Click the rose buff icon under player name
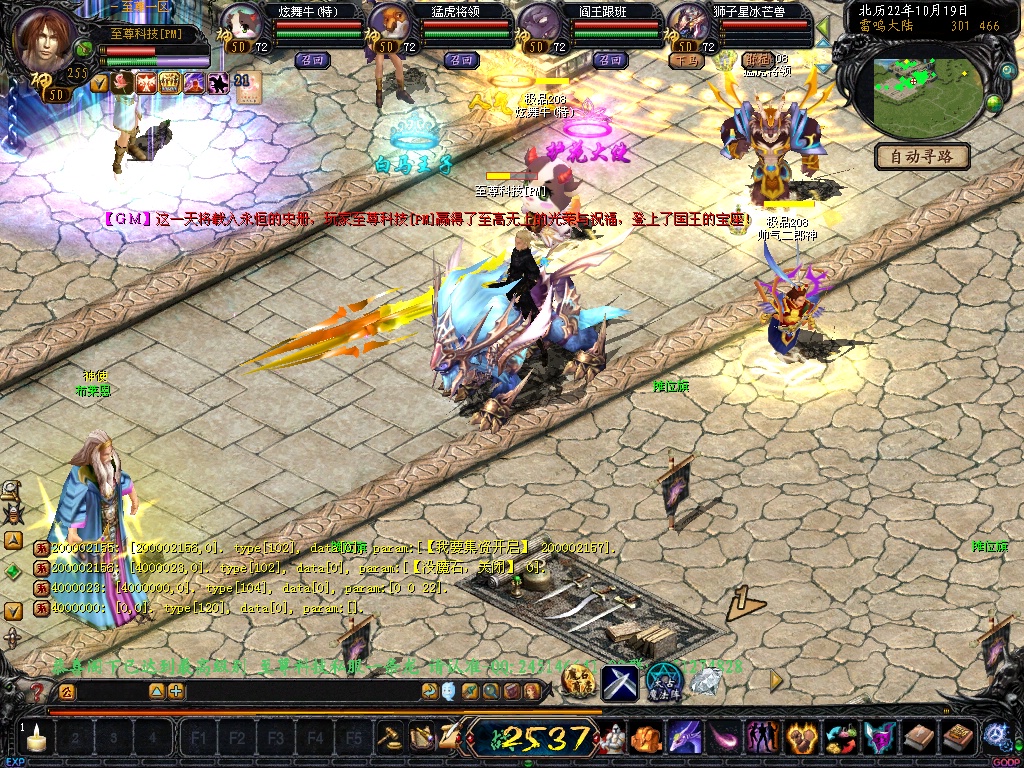 [122, 83]
